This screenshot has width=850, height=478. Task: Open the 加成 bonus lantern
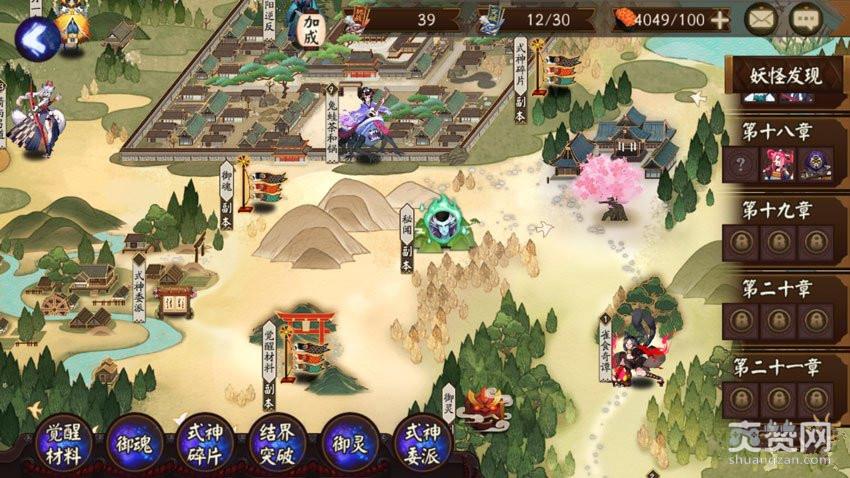[311, 27]
